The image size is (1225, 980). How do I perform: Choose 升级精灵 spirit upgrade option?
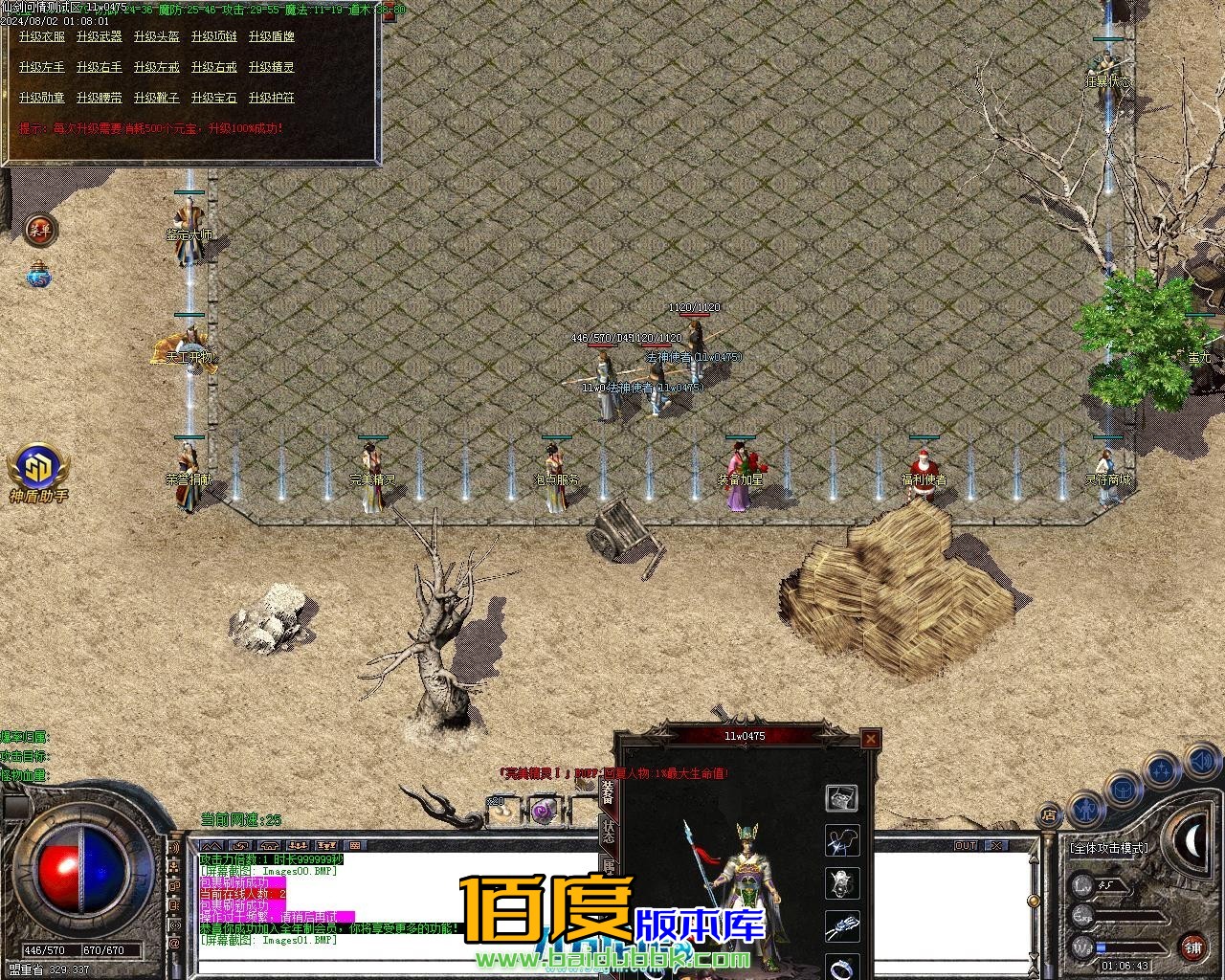point(272,67)
